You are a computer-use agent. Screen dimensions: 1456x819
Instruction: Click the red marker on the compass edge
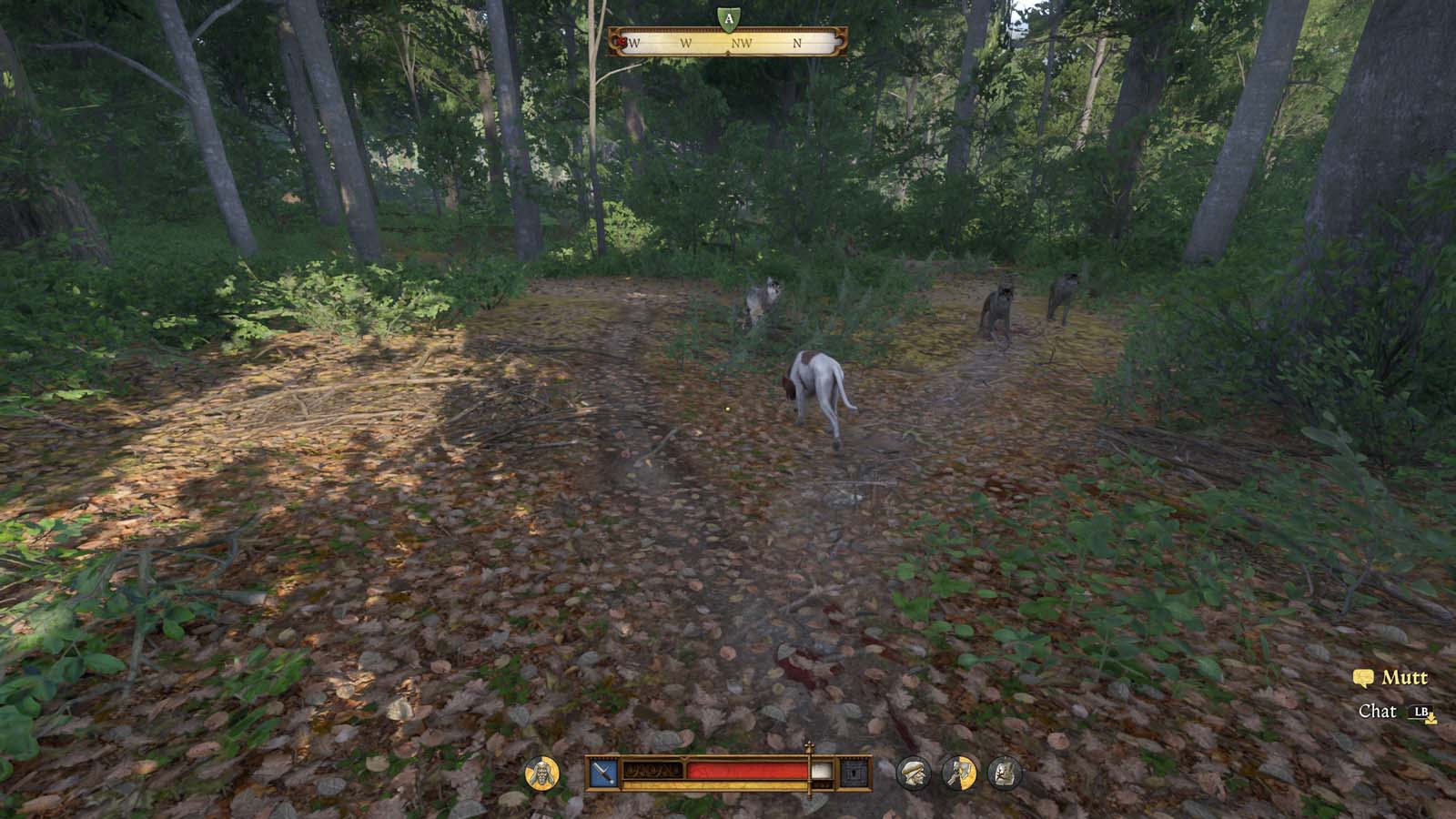click(621, 42)
